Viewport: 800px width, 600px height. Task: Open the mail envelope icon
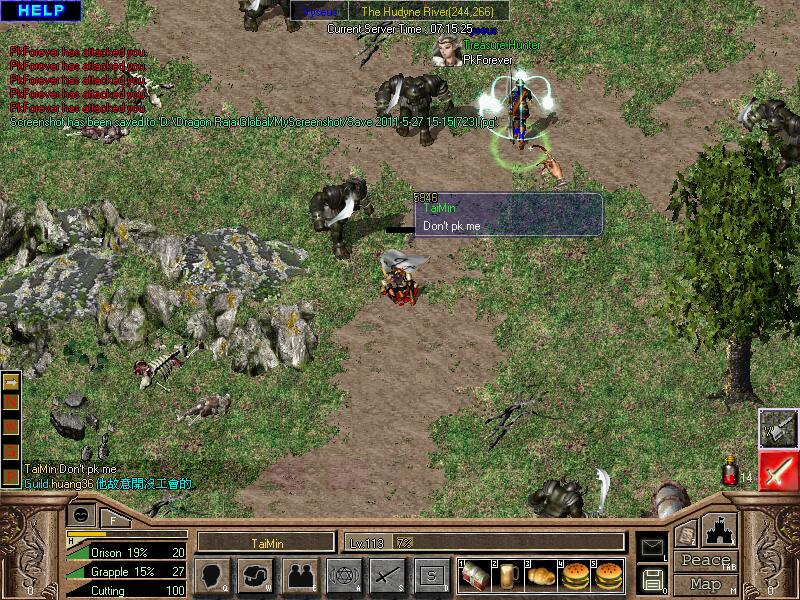coord(651,546)
